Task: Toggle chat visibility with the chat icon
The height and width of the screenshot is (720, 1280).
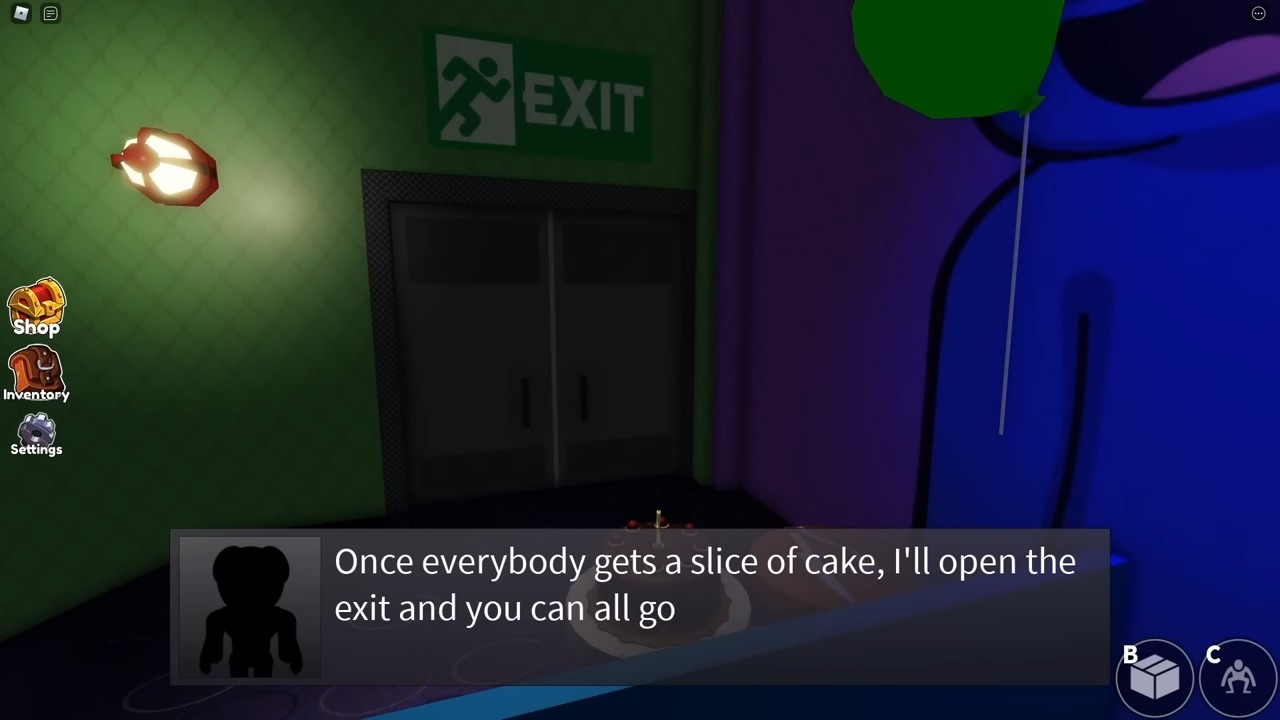Action: pos(50,13)
